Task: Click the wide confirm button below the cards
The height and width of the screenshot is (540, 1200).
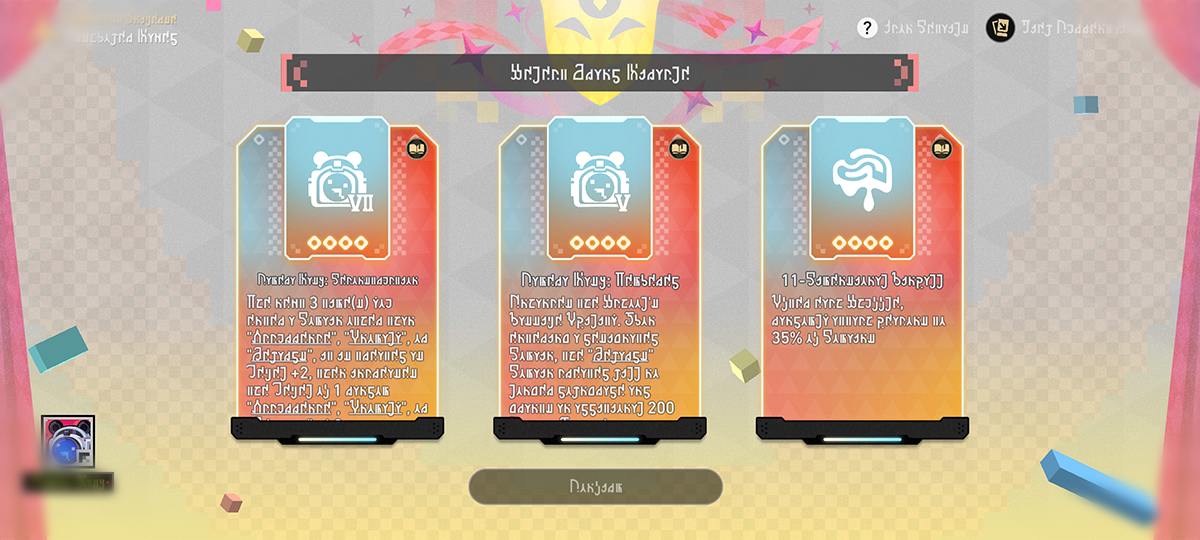Action: point(596,486)
